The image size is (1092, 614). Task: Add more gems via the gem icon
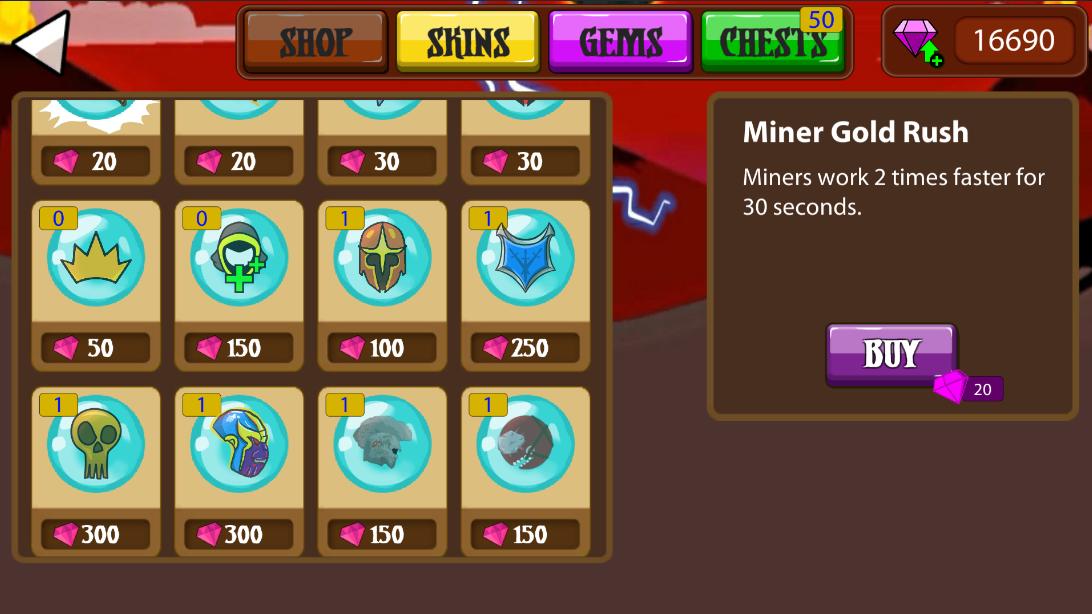click(916, 42)
